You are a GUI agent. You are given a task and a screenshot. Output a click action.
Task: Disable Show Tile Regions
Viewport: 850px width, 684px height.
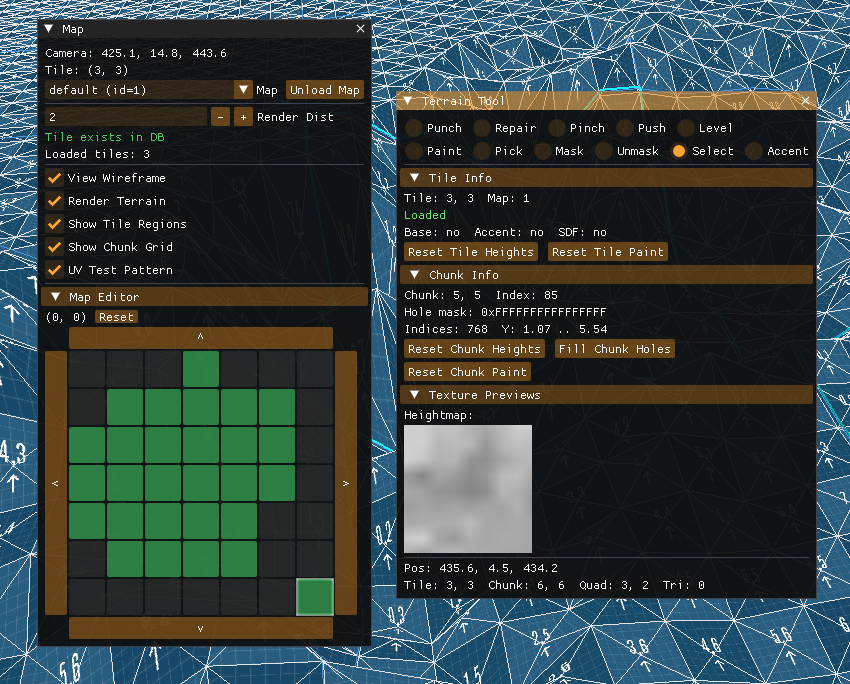point(55,224)
